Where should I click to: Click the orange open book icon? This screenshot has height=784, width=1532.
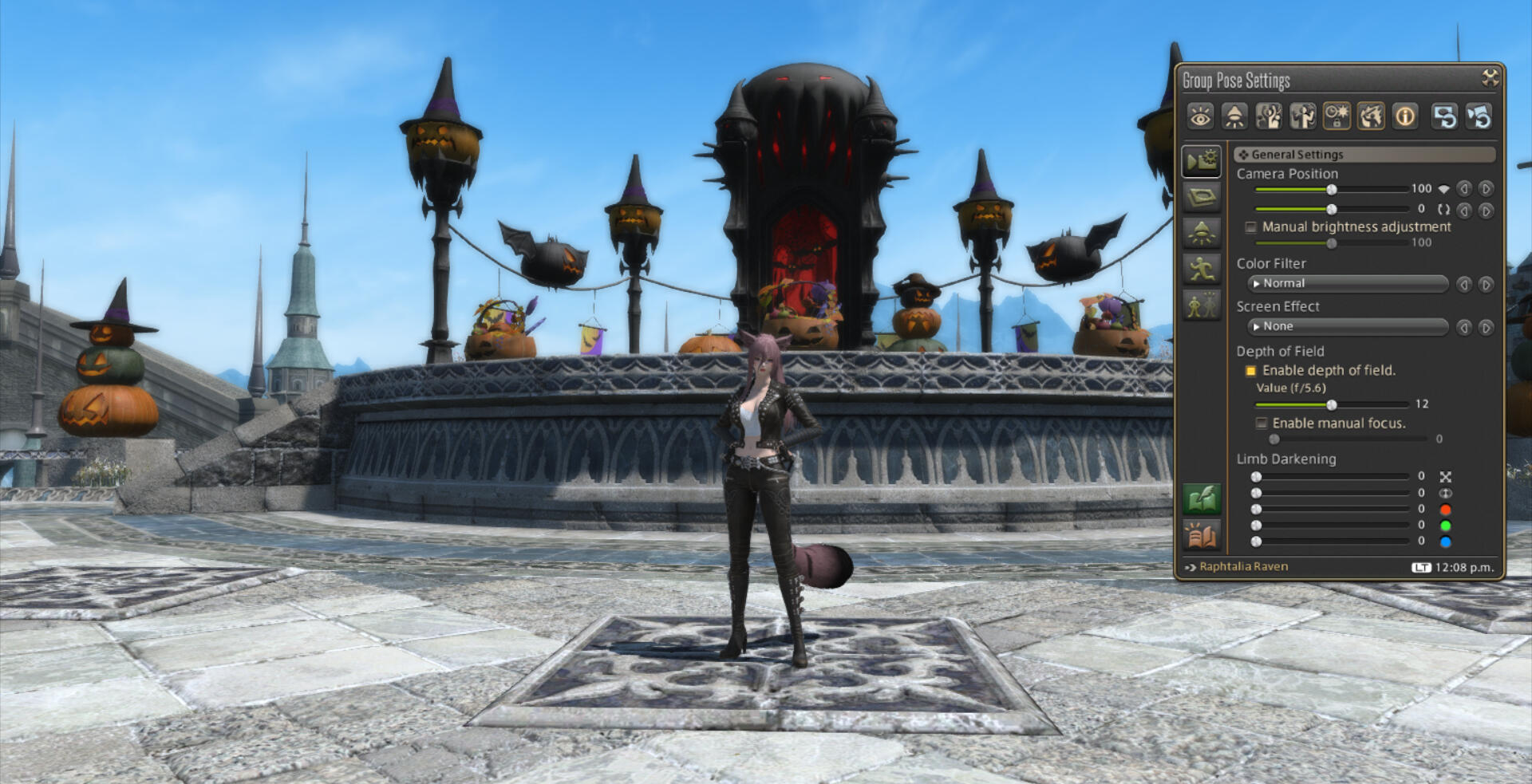[x=1201, y=535]
